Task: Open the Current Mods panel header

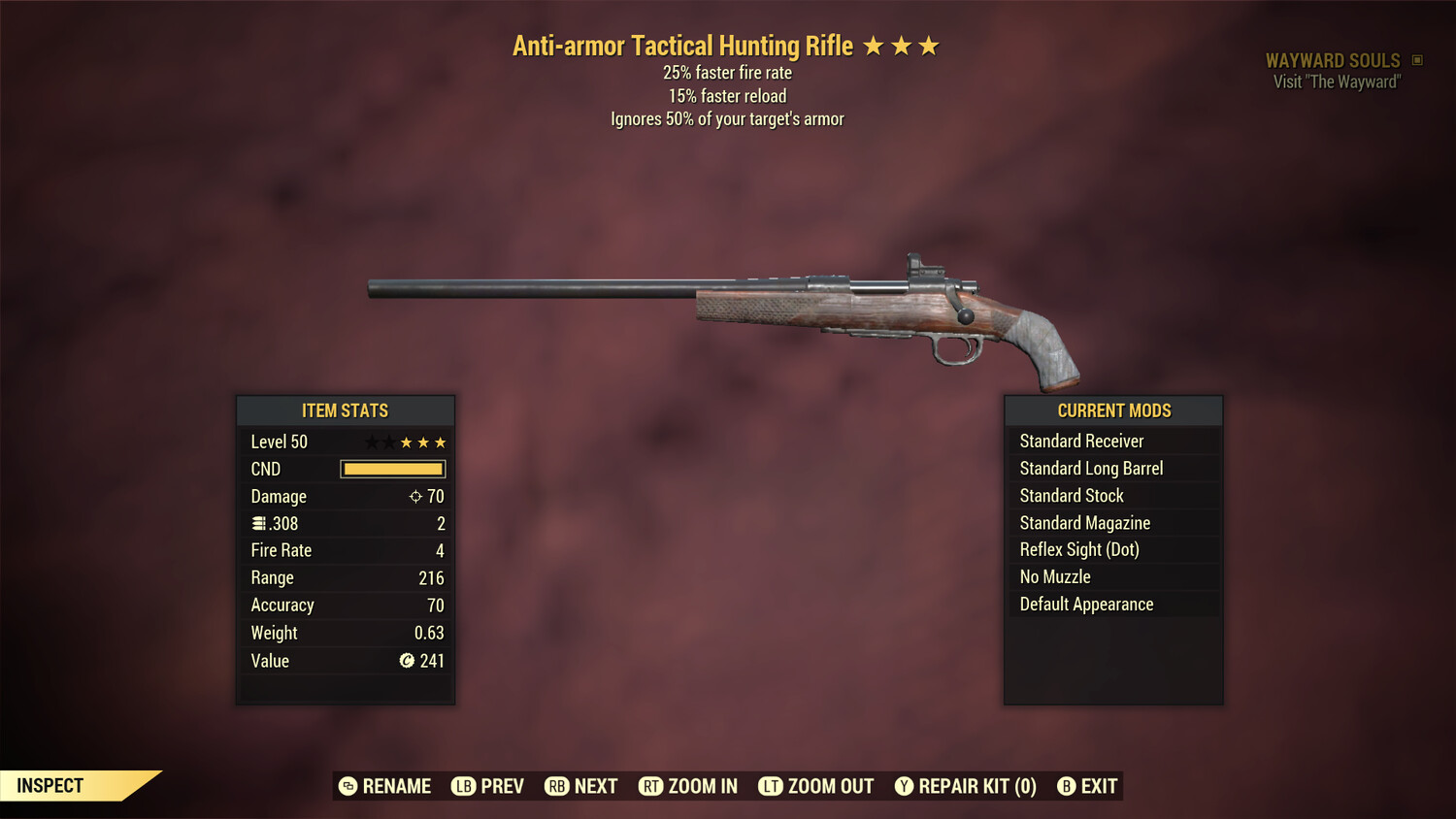Action: click(1113, 410)
